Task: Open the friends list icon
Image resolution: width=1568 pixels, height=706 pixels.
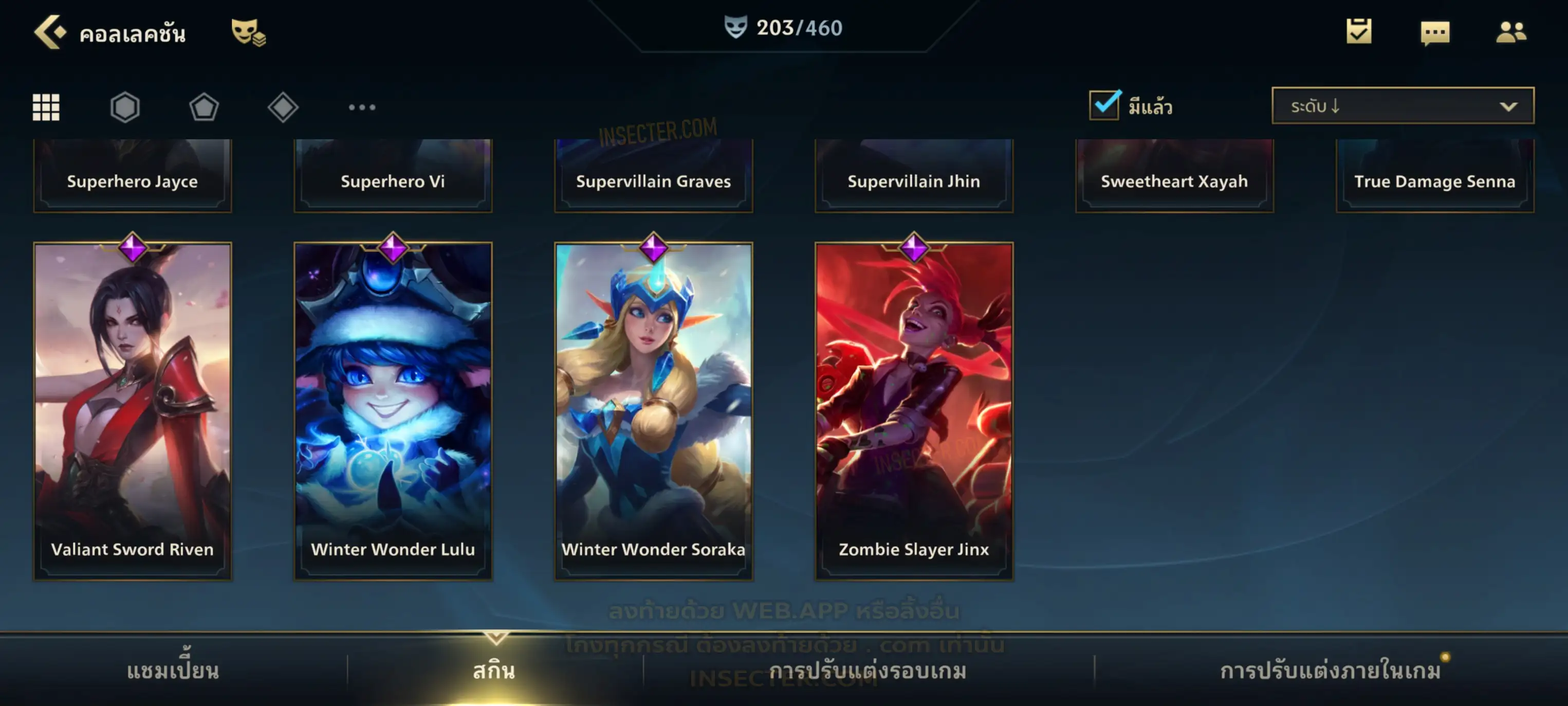Action: point(1511,32)
